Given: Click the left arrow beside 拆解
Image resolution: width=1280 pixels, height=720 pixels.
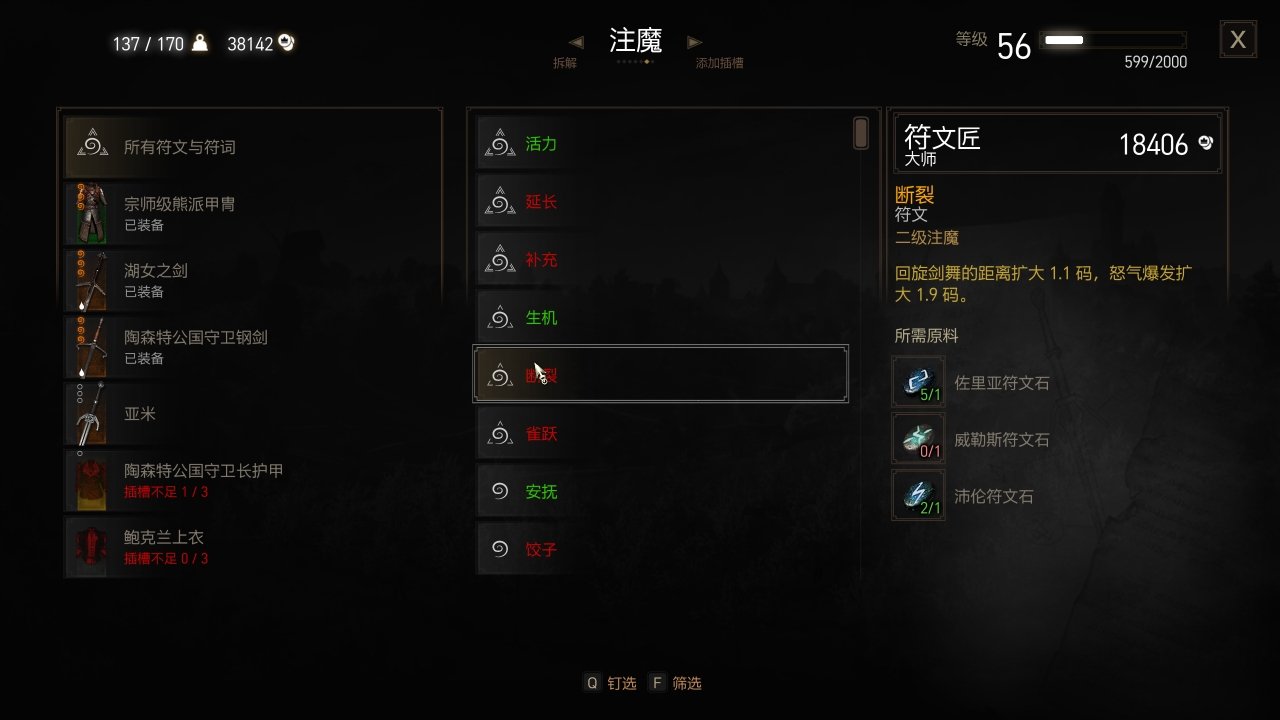Looking at the screenshot, I should [x=575, y=42].
